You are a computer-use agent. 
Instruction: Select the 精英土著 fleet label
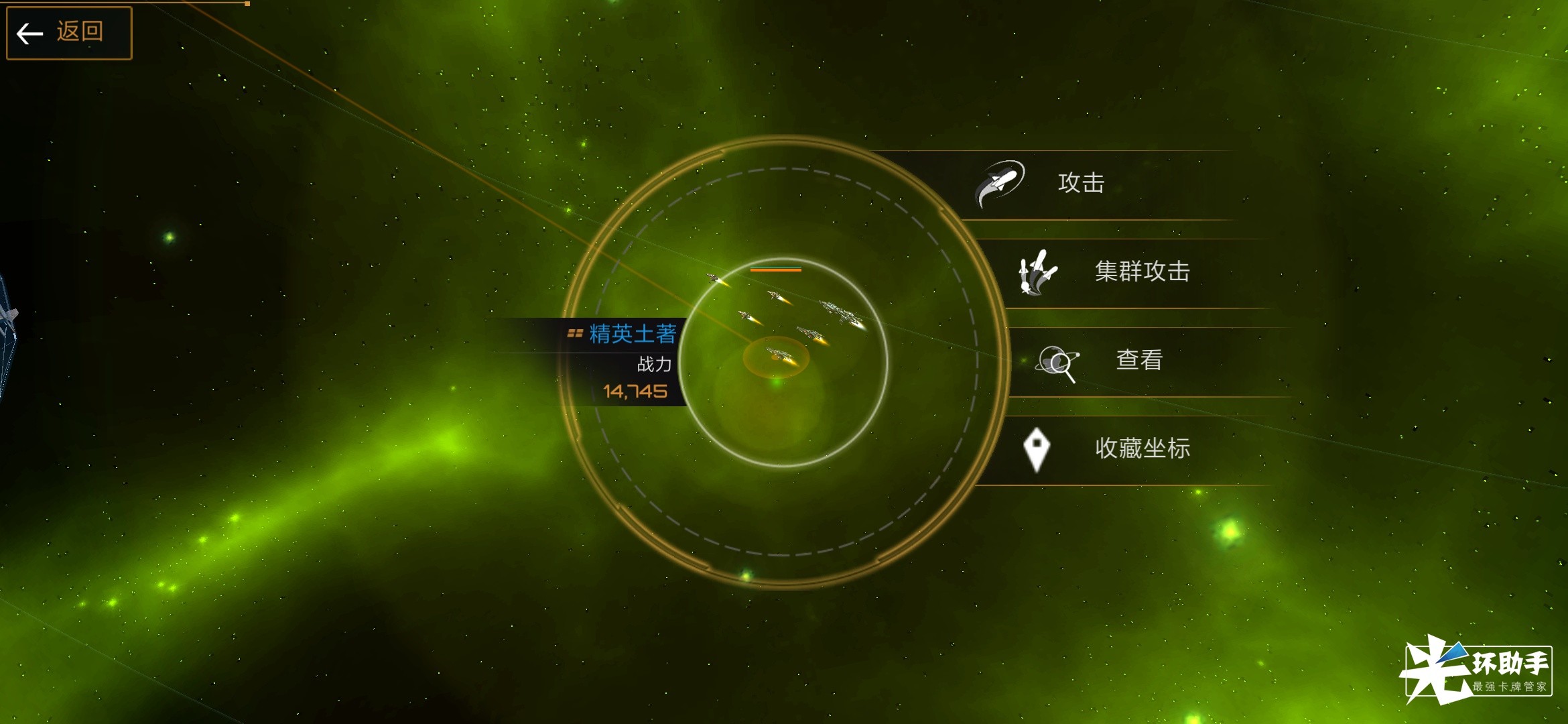632,334
